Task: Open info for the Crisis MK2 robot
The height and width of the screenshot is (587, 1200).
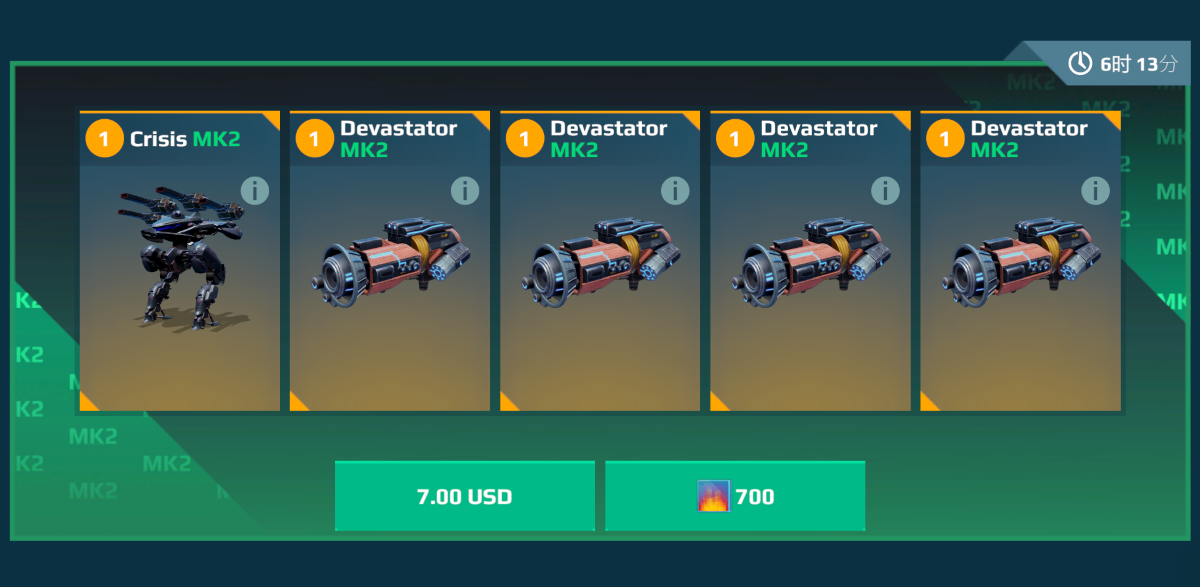Action: 255,190
